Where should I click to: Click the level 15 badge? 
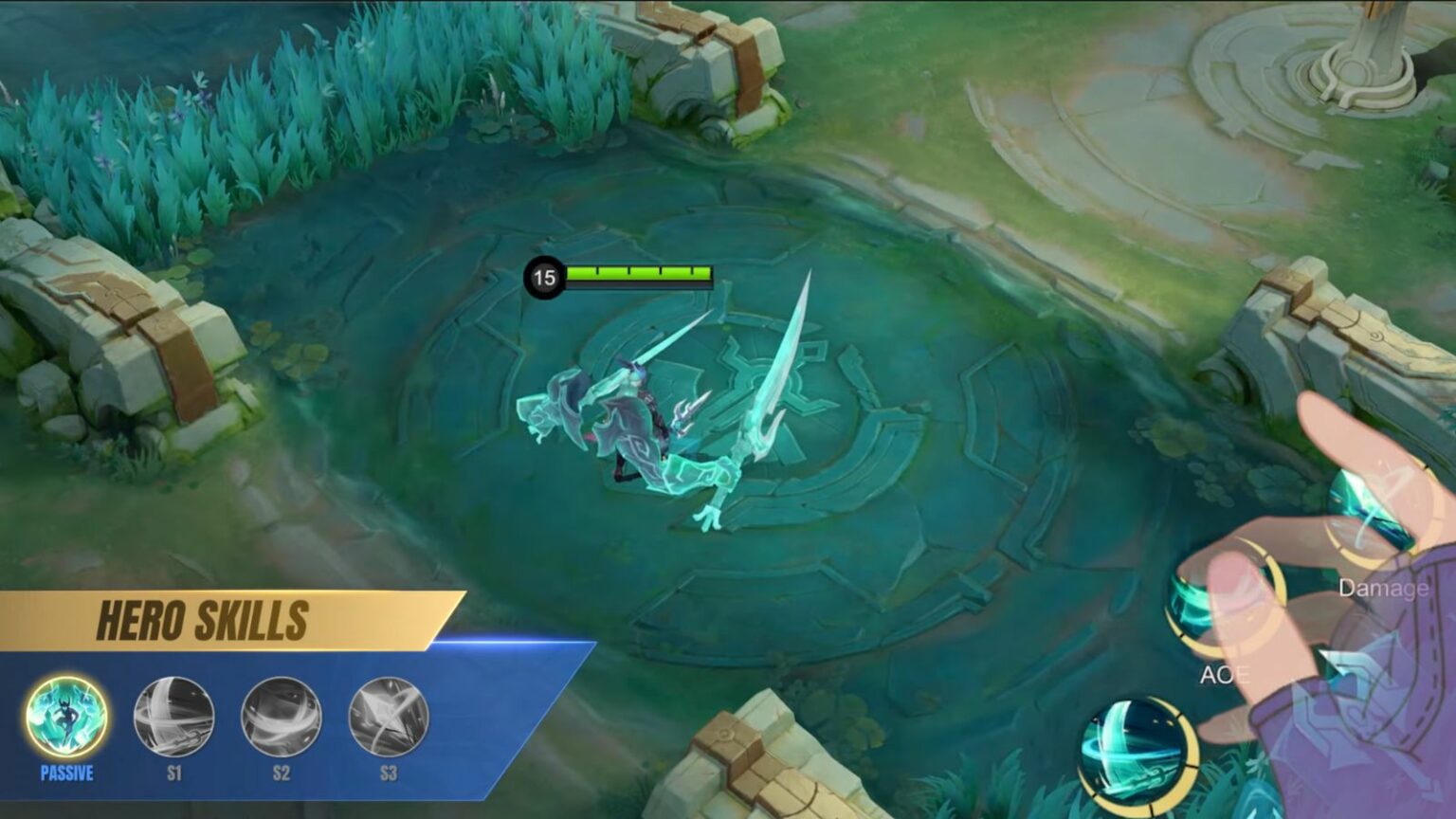(x=545, y=276)
